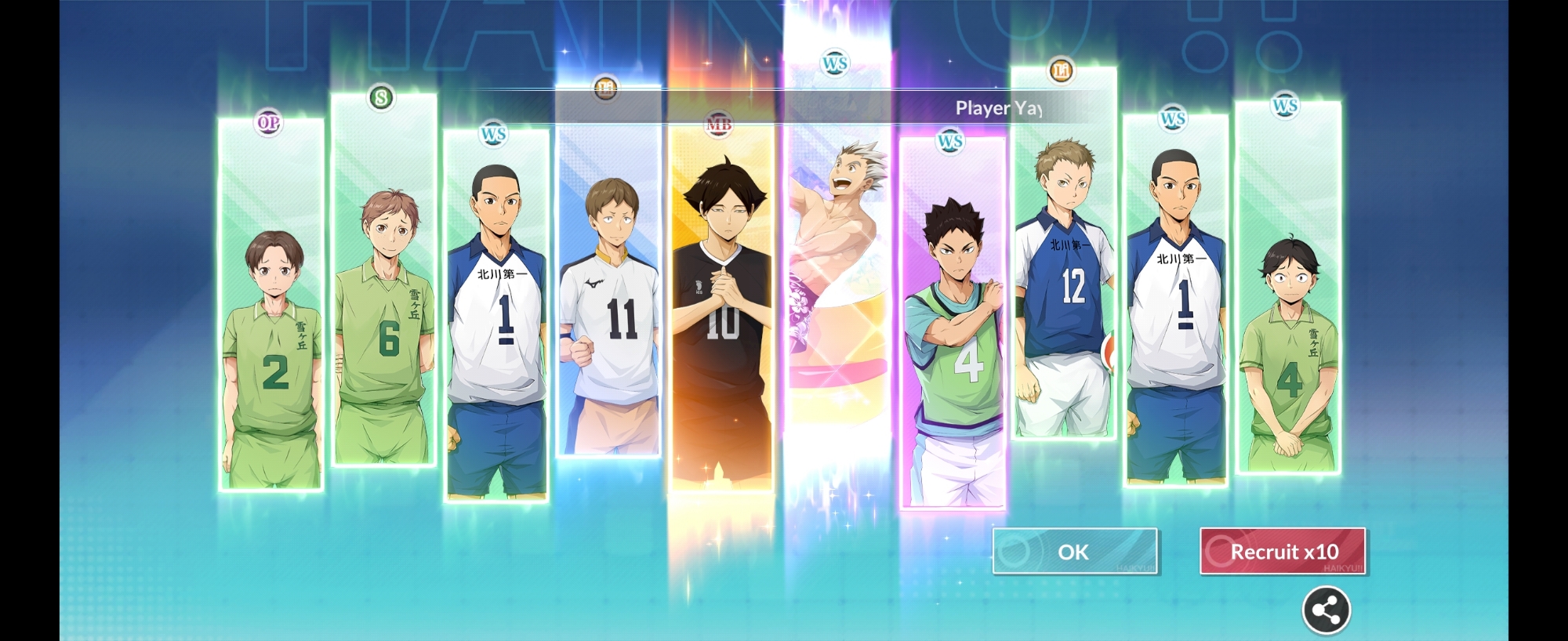Open the share icon button
Viewport: 1568px width, 641px height.
pyautogui.click(x=1326, y=610)
